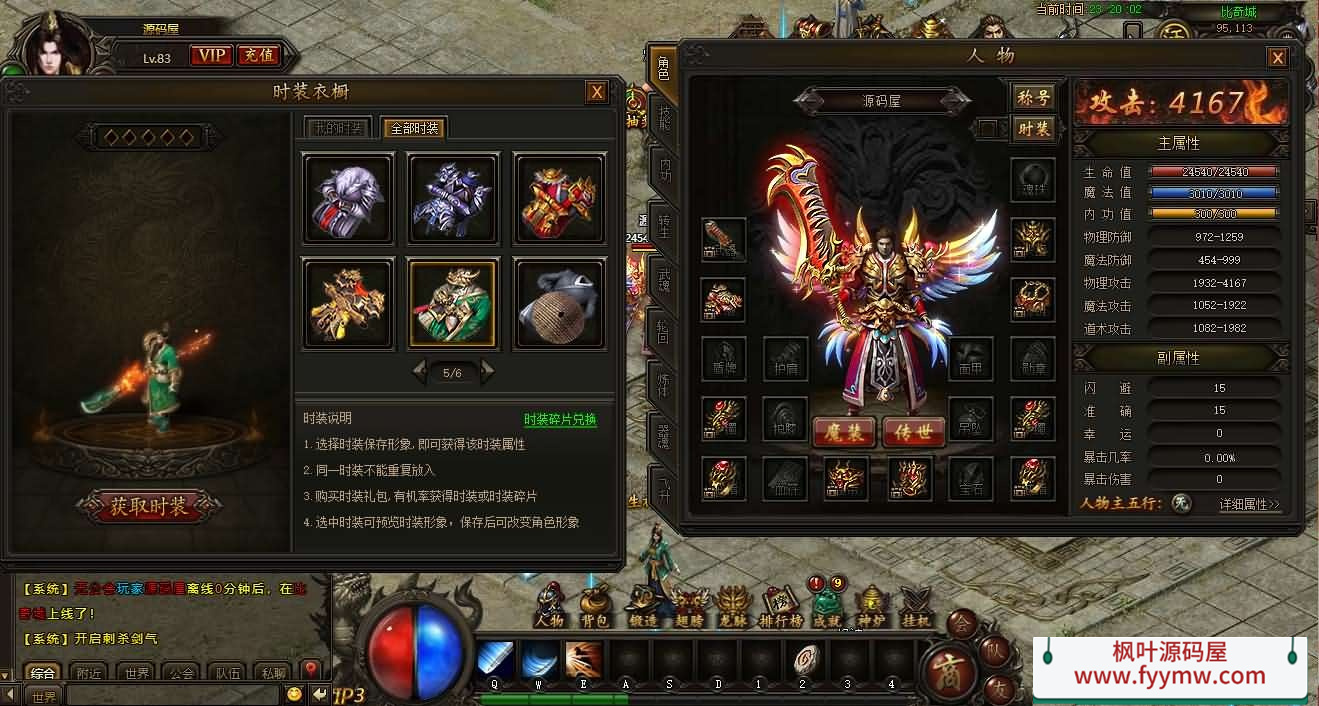The image size is (1319, 706).
Task: Close the 人物 character window
Action: [x=1277, y=57]
